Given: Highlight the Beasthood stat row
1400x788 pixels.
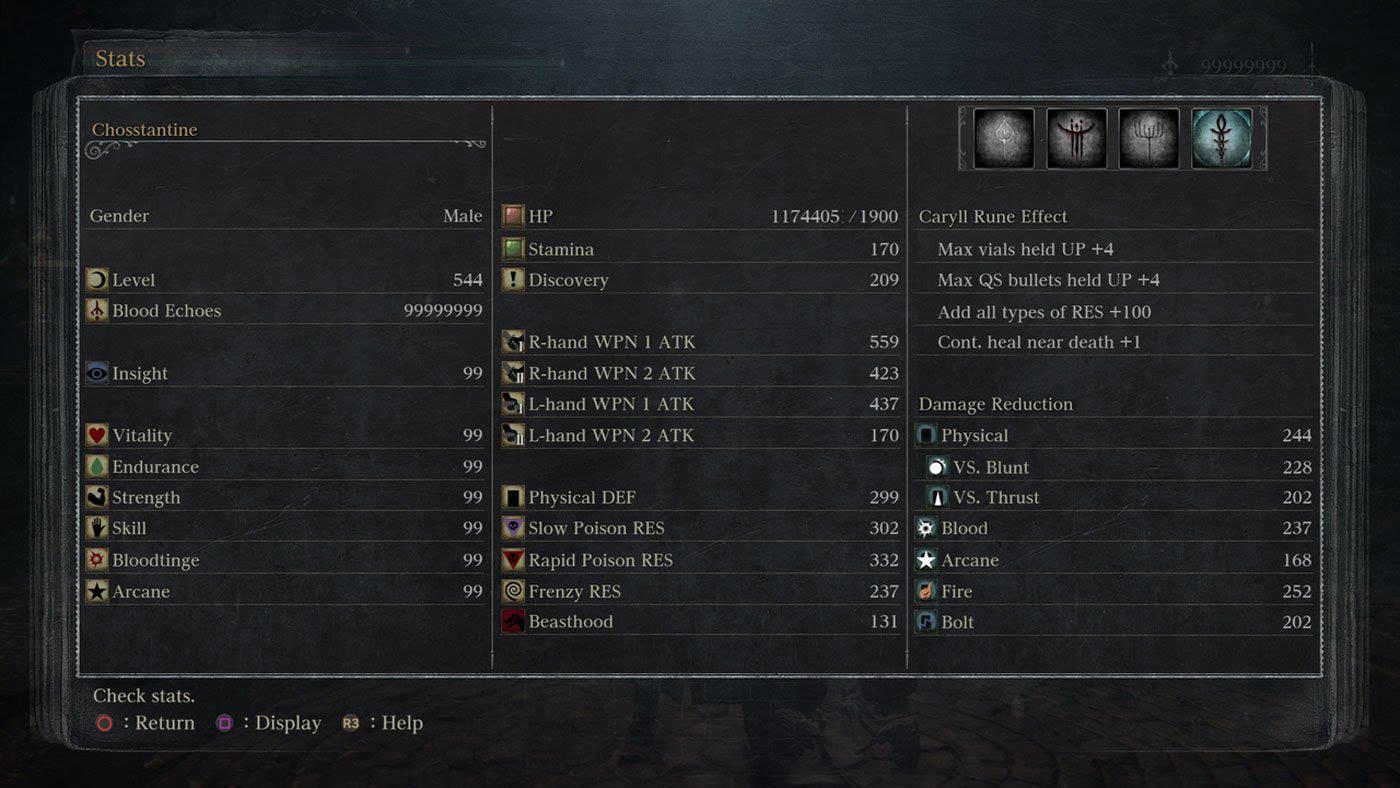Looking at the screenshot, I should (700, 622).
